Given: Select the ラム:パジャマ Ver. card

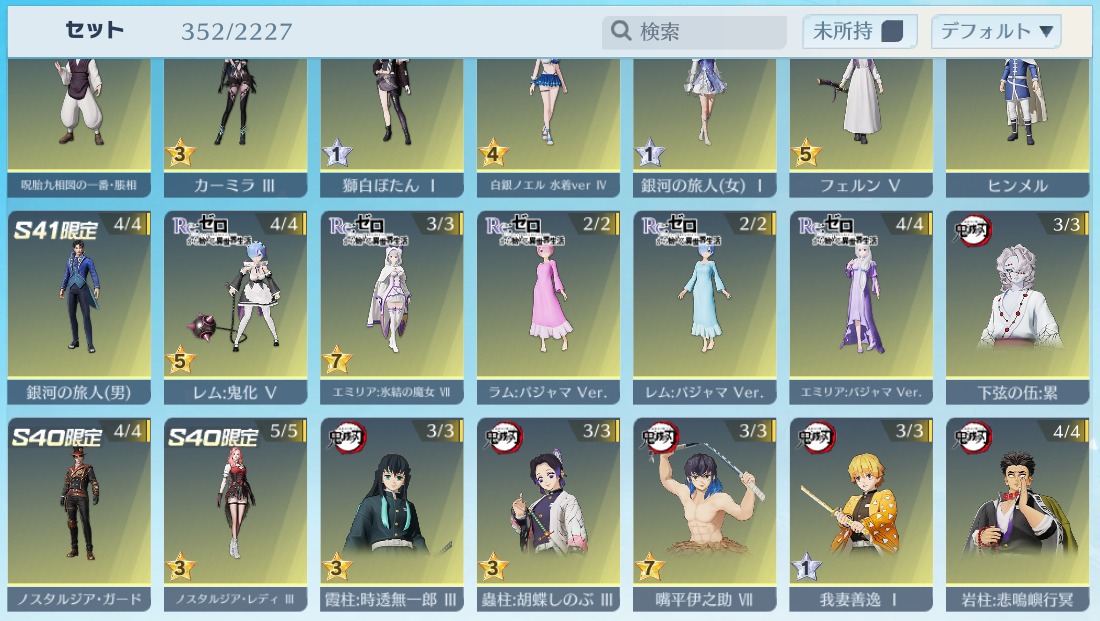Looking at the screenshot, I should [548, 305].
